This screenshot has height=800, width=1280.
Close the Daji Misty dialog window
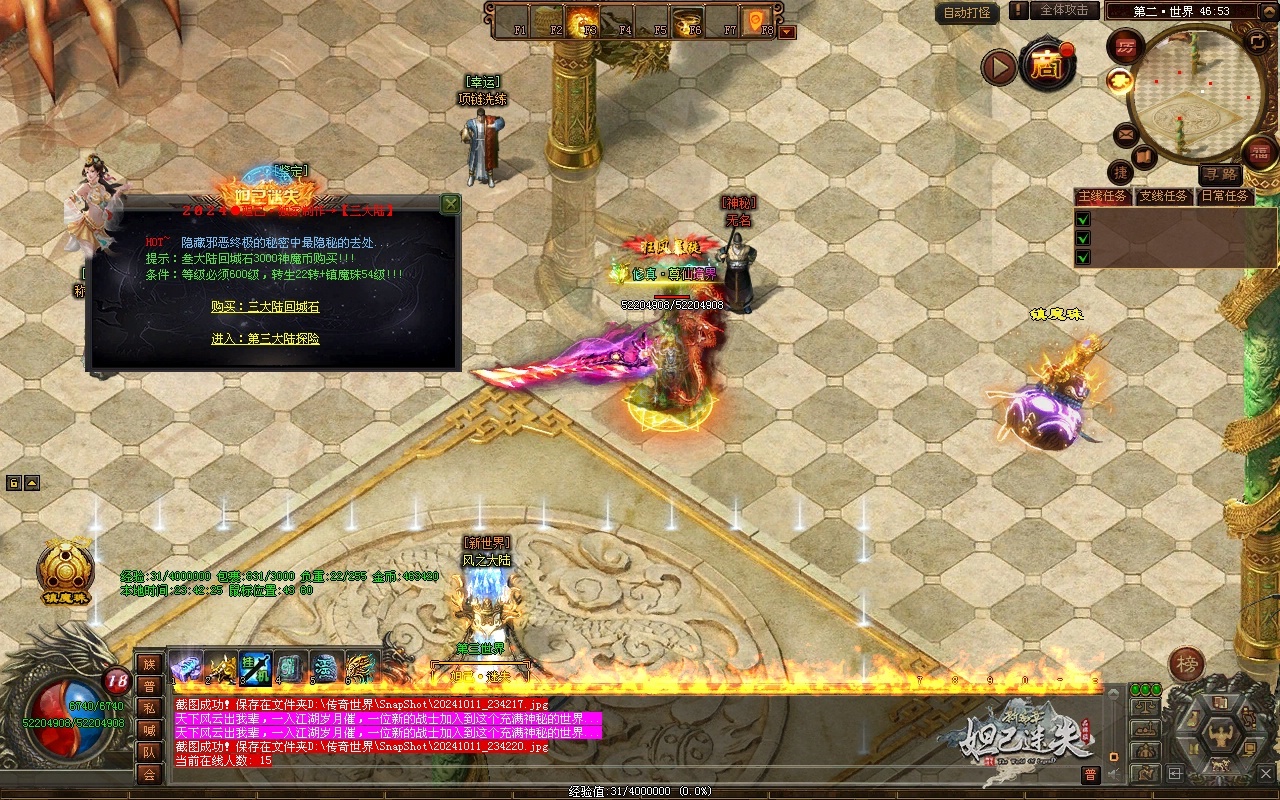pos(451,204)
